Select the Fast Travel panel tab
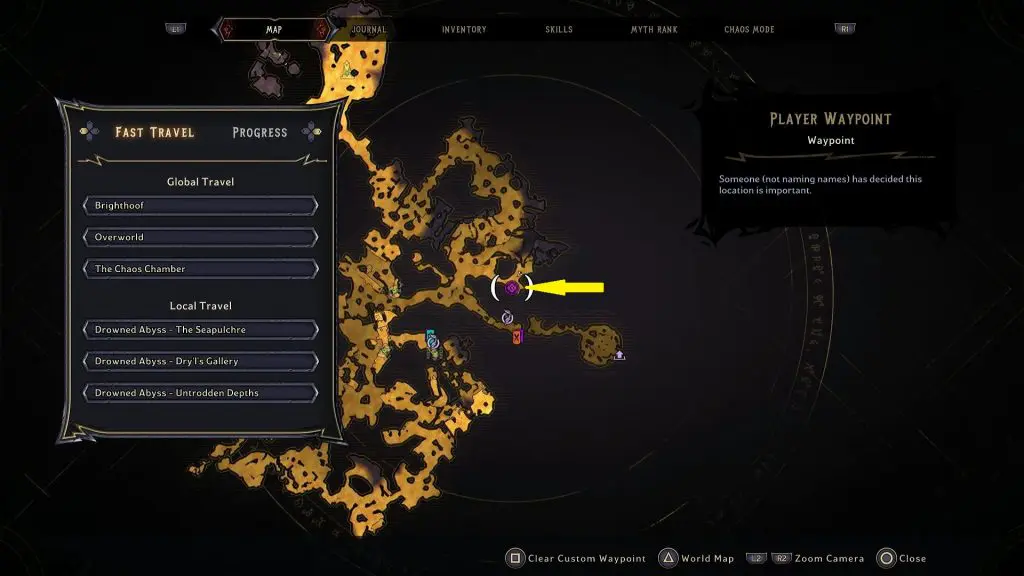This screenshot has height=576, width=1024. coord(155,132)
